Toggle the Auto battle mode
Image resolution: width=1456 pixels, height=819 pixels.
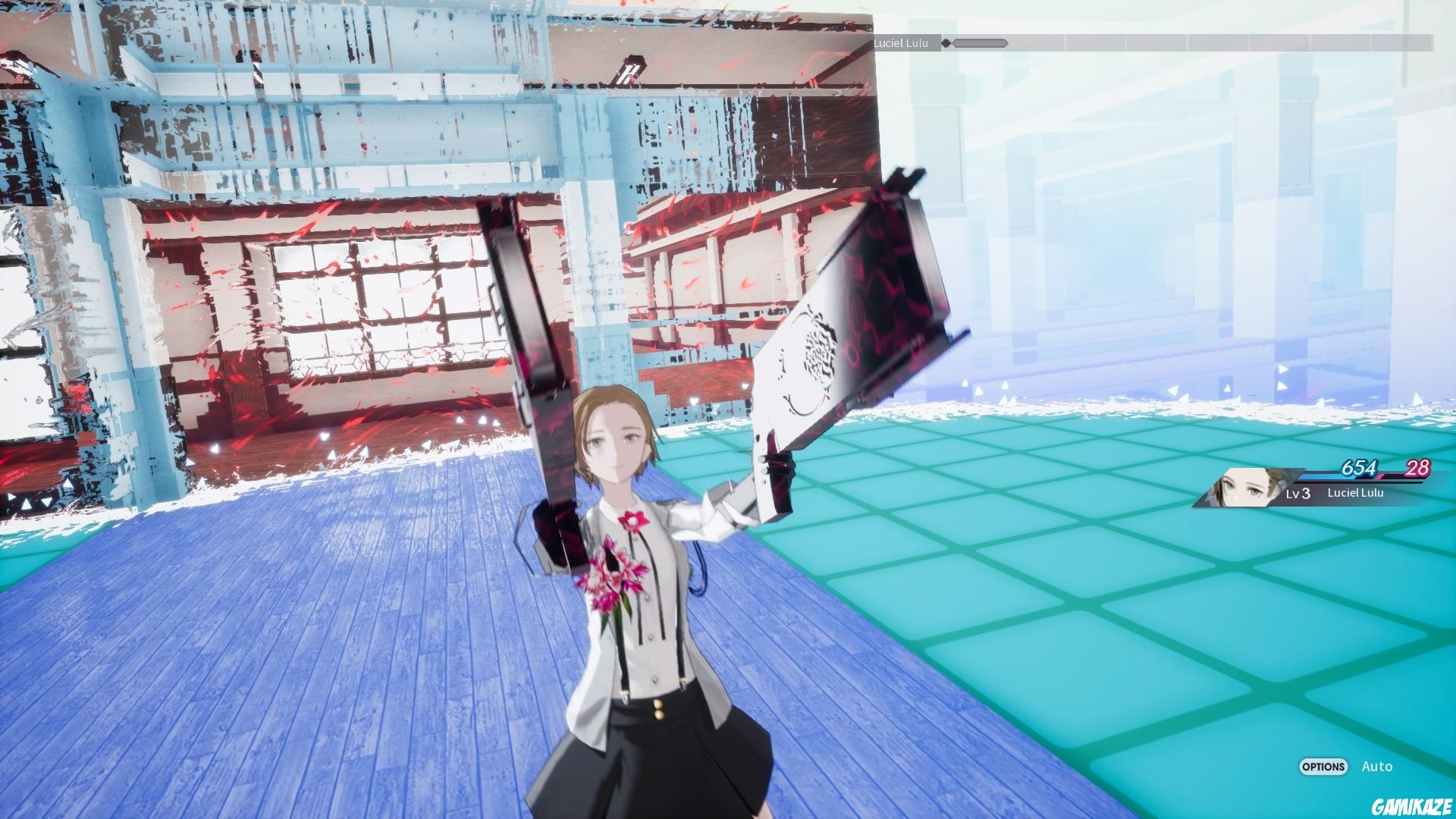click(x=1323, y=767)
